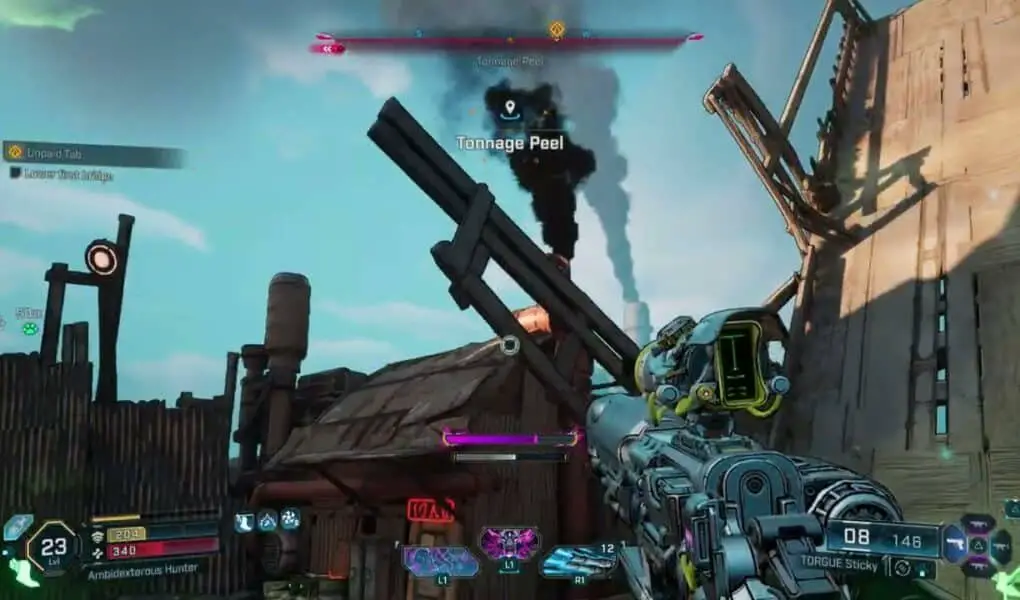Select the green paw print companion marker
The height and width of the screenshot is (600, 1020).
tap(30, 328)
